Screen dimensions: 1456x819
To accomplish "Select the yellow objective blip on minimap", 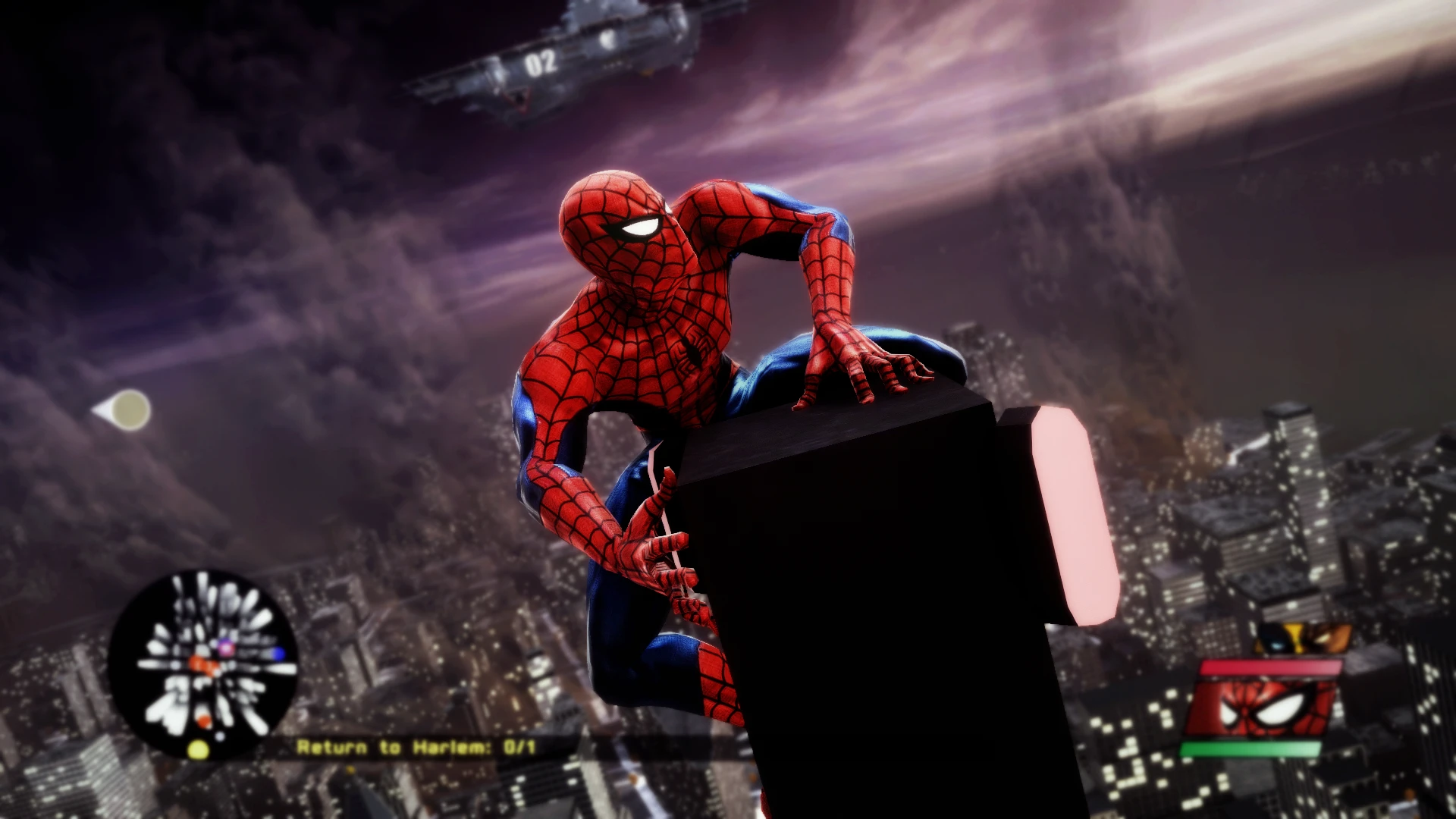I will point(198,750).
